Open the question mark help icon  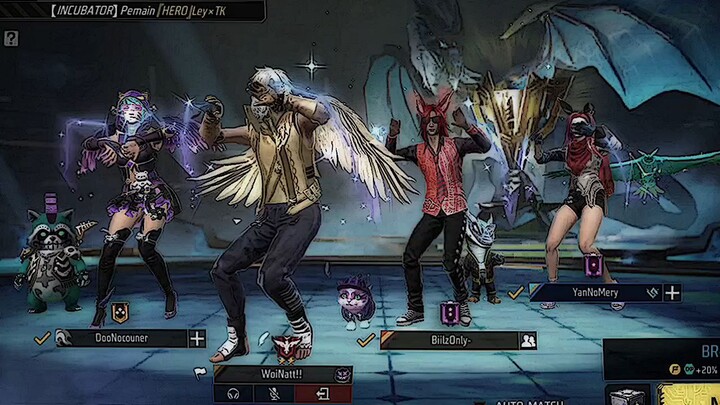pos(10,39)
